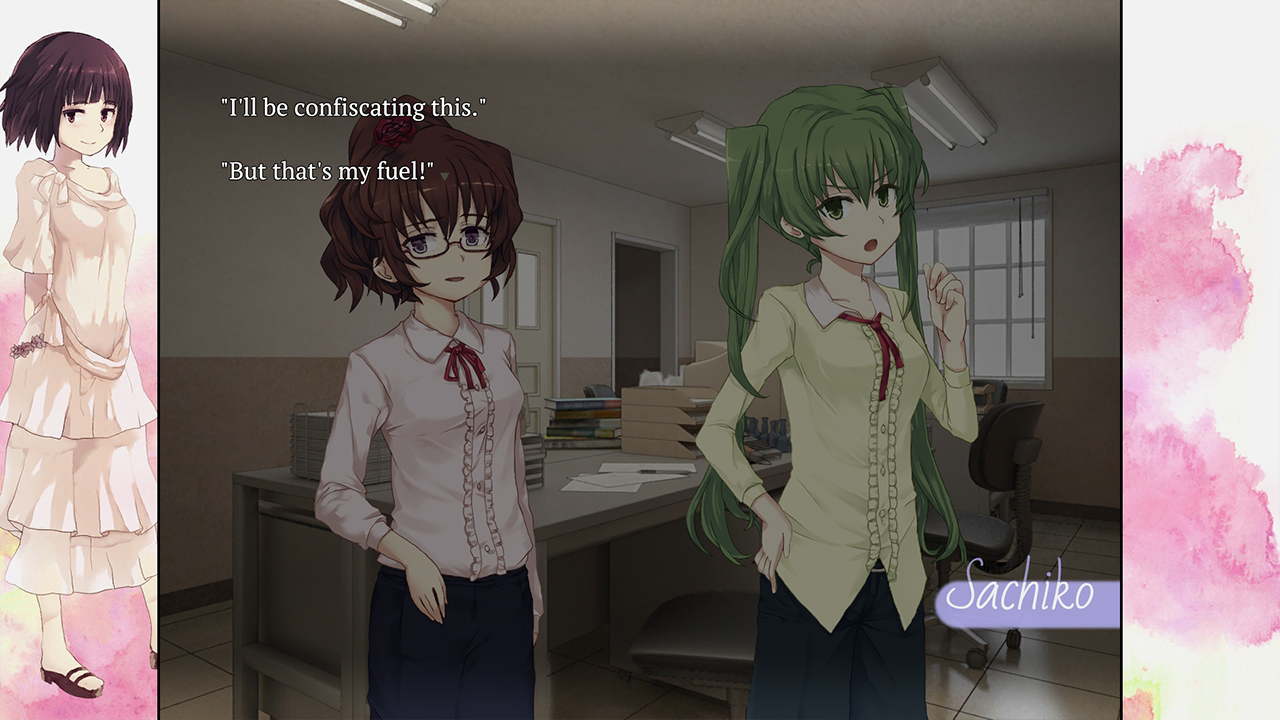The height and width of the screenshot is (720, 1280).
Task: Click the red rose hair ornament
Action: coord(394,133)
